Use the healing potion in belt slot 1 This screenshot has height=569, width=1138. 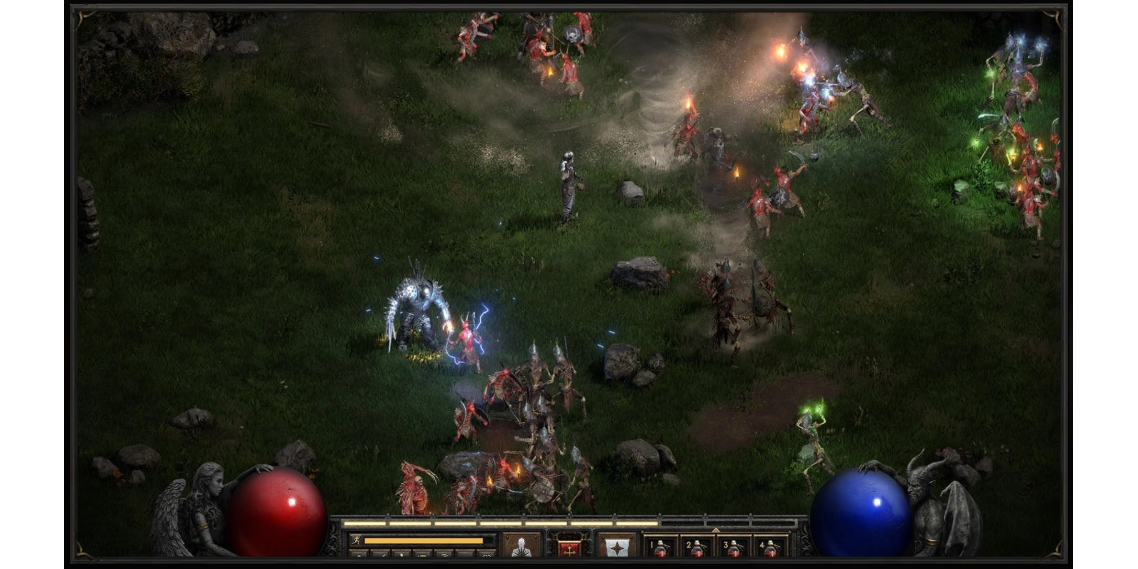pos(660,547)
